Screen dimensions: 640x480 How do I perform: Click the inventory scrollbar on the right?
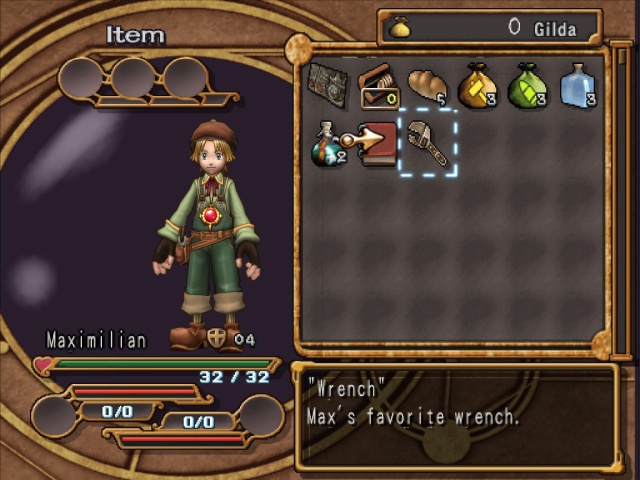click(622, 200)
